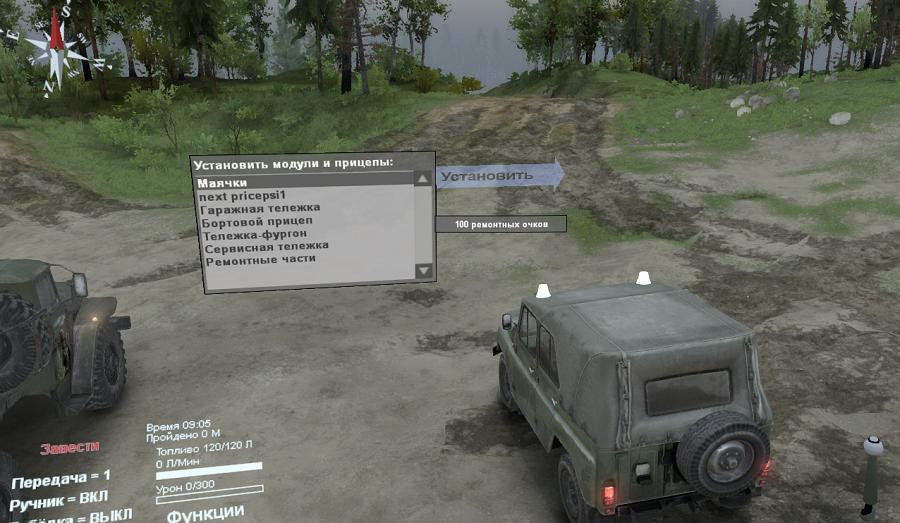Select Гаражная тележка trailer option
The width and height of the screenshot is (900, 523).
(x=259, y=208)
